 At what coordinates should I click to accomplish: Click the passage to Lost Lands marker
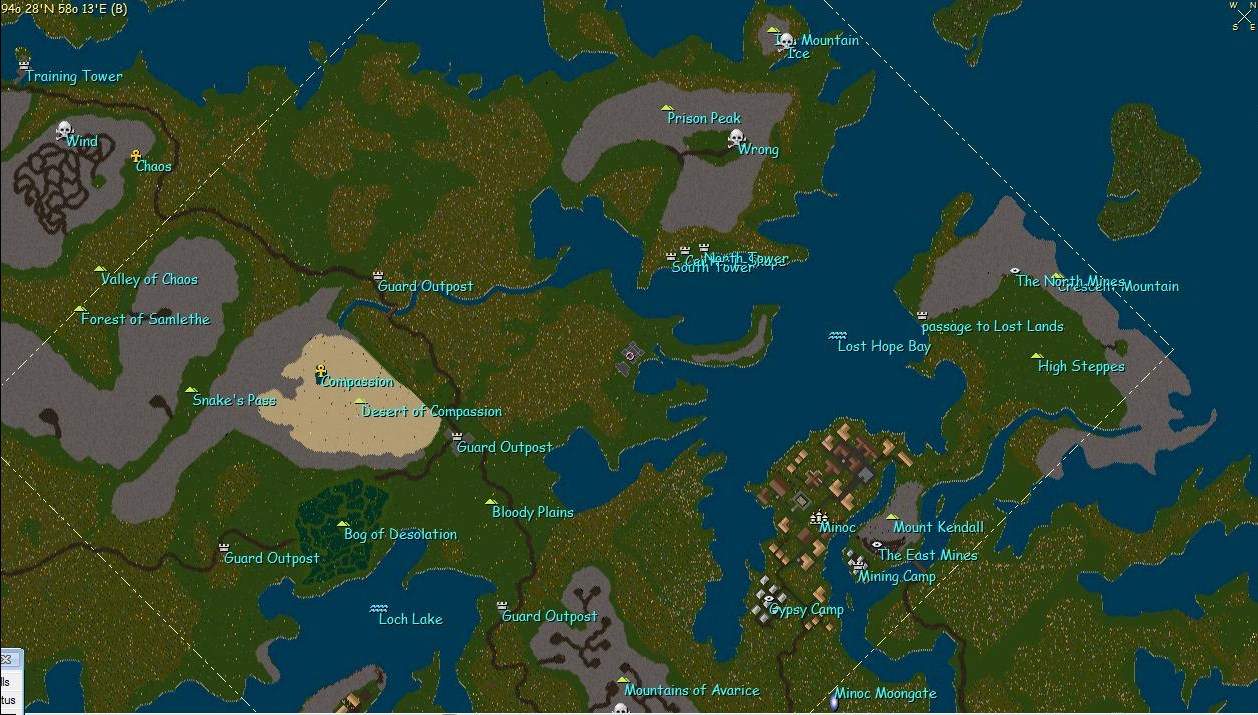922,315
